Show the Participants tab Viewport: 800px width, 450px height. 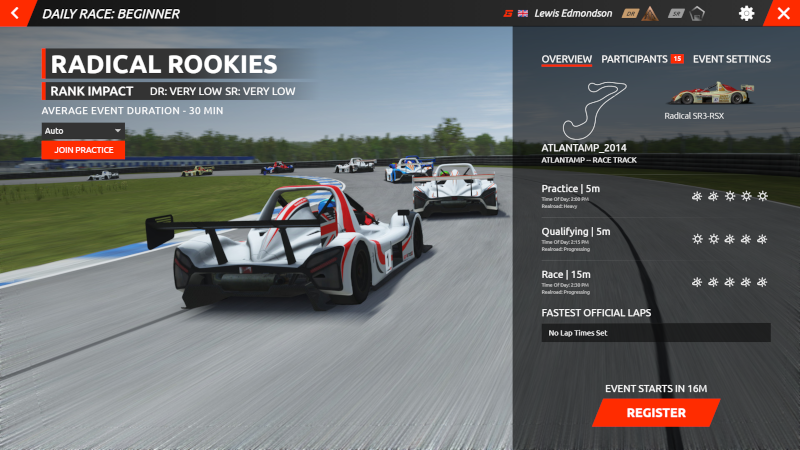point(635,59)
